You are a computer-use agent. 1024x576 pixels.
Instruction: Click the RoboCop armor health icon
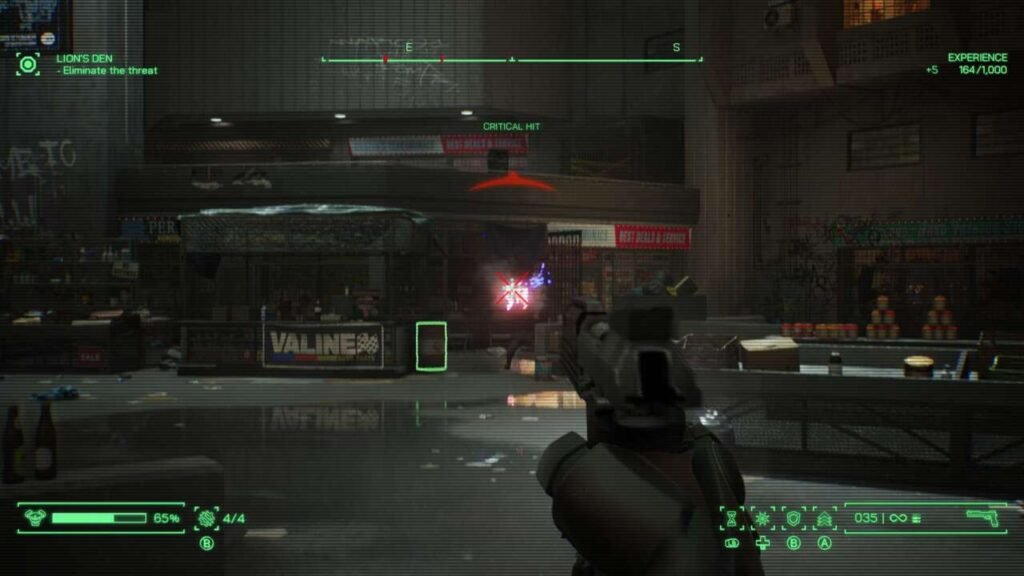point(35,518)
